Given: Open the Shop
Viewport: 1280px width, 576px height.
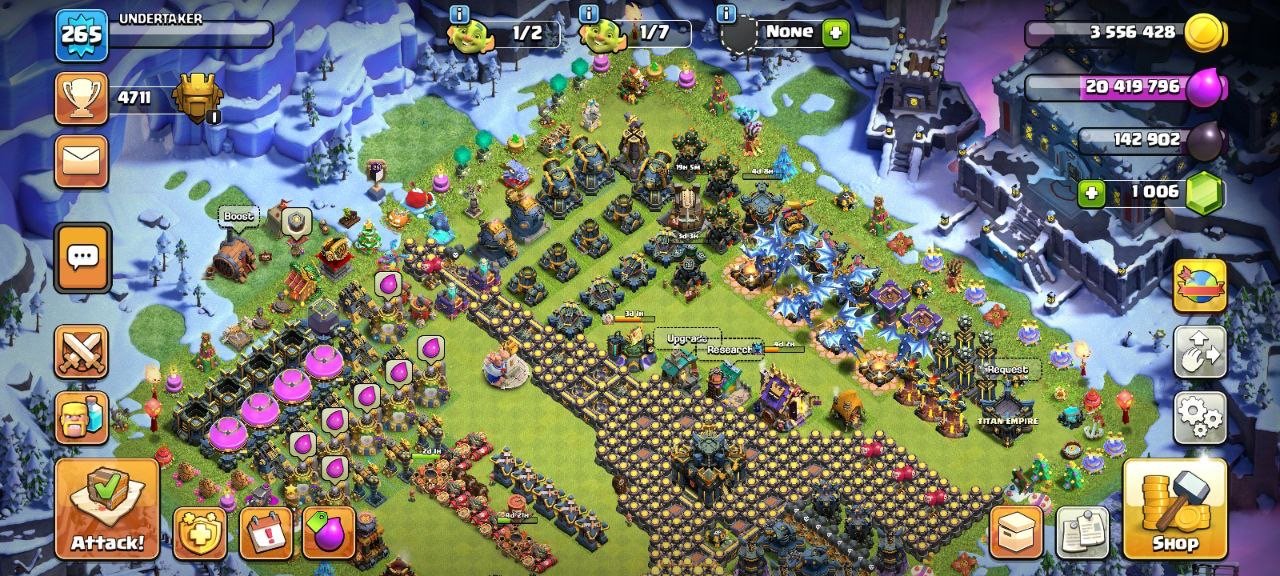Looking at the screenshot, I should pyautogui.click(x=1174, y=508).
